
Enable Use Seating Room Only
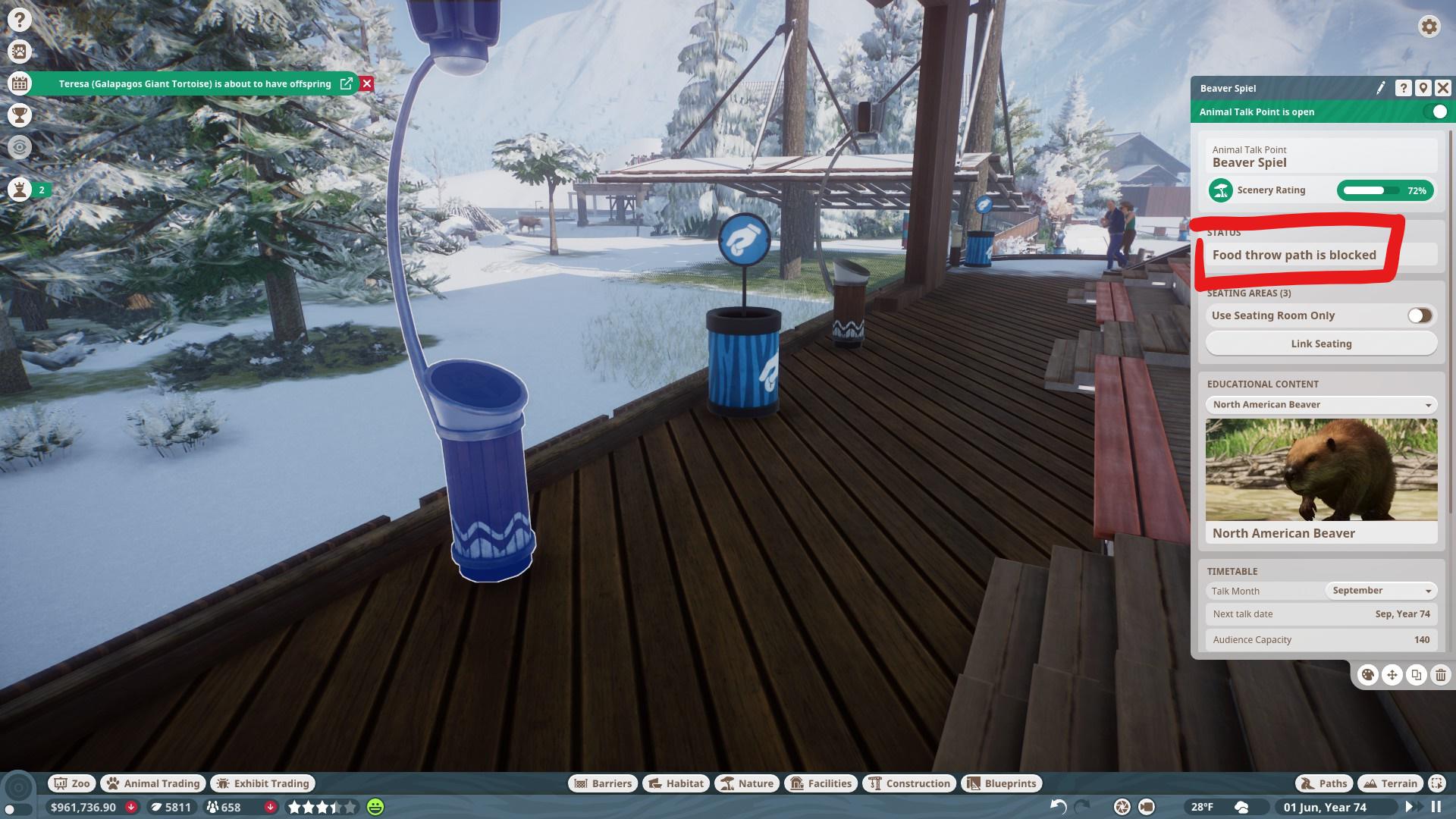pos(1419,315)
